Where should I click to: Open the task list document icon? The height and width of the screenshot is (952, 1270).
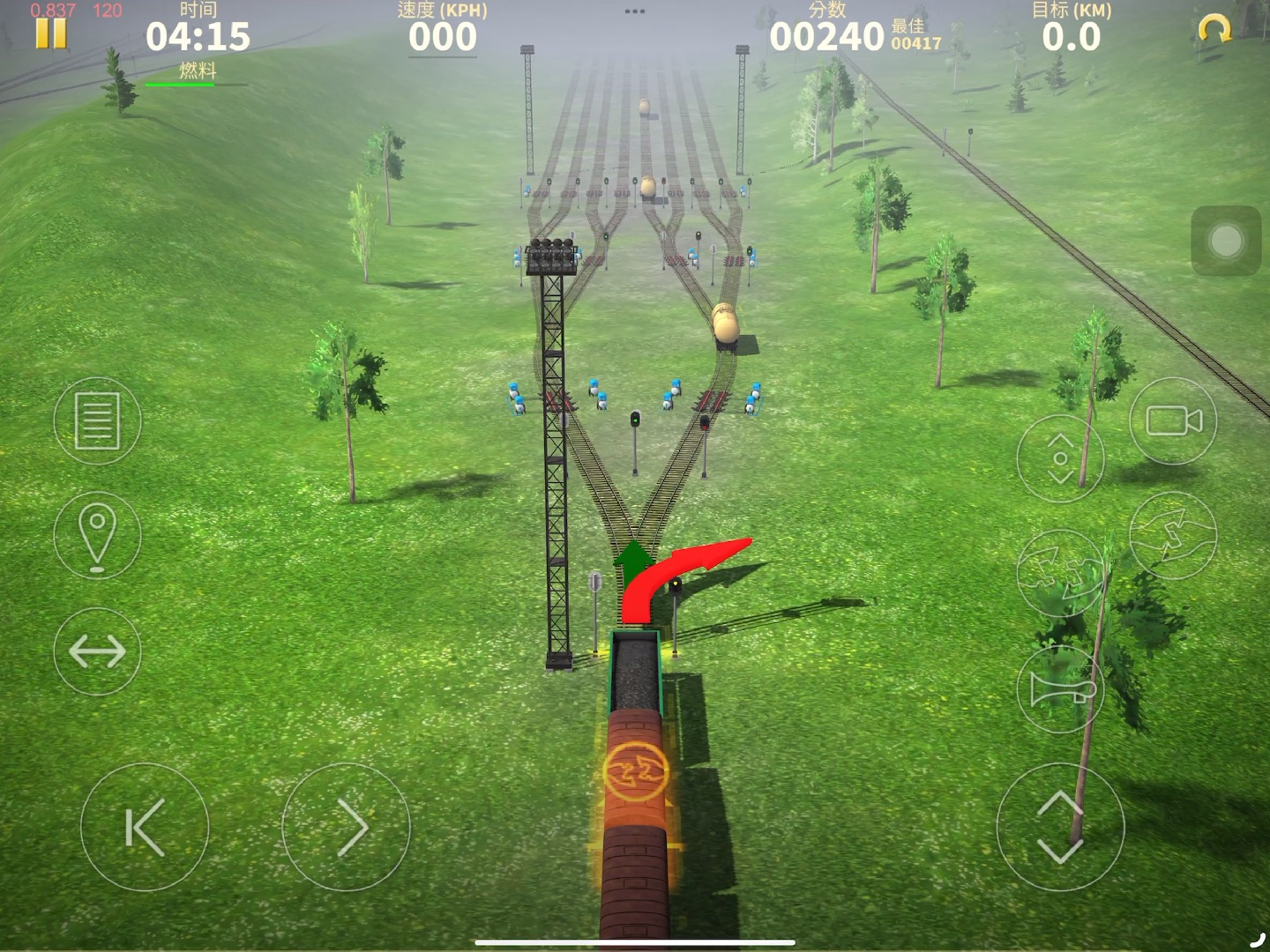97,420
